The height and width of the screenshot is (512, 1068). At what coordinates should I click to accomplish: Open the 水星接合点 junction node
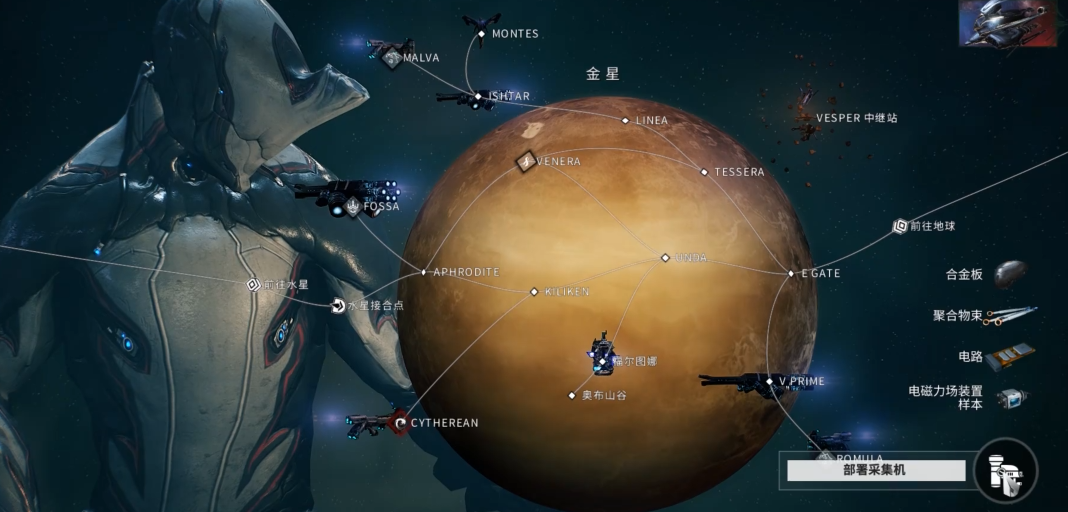(x=339, y=306)
